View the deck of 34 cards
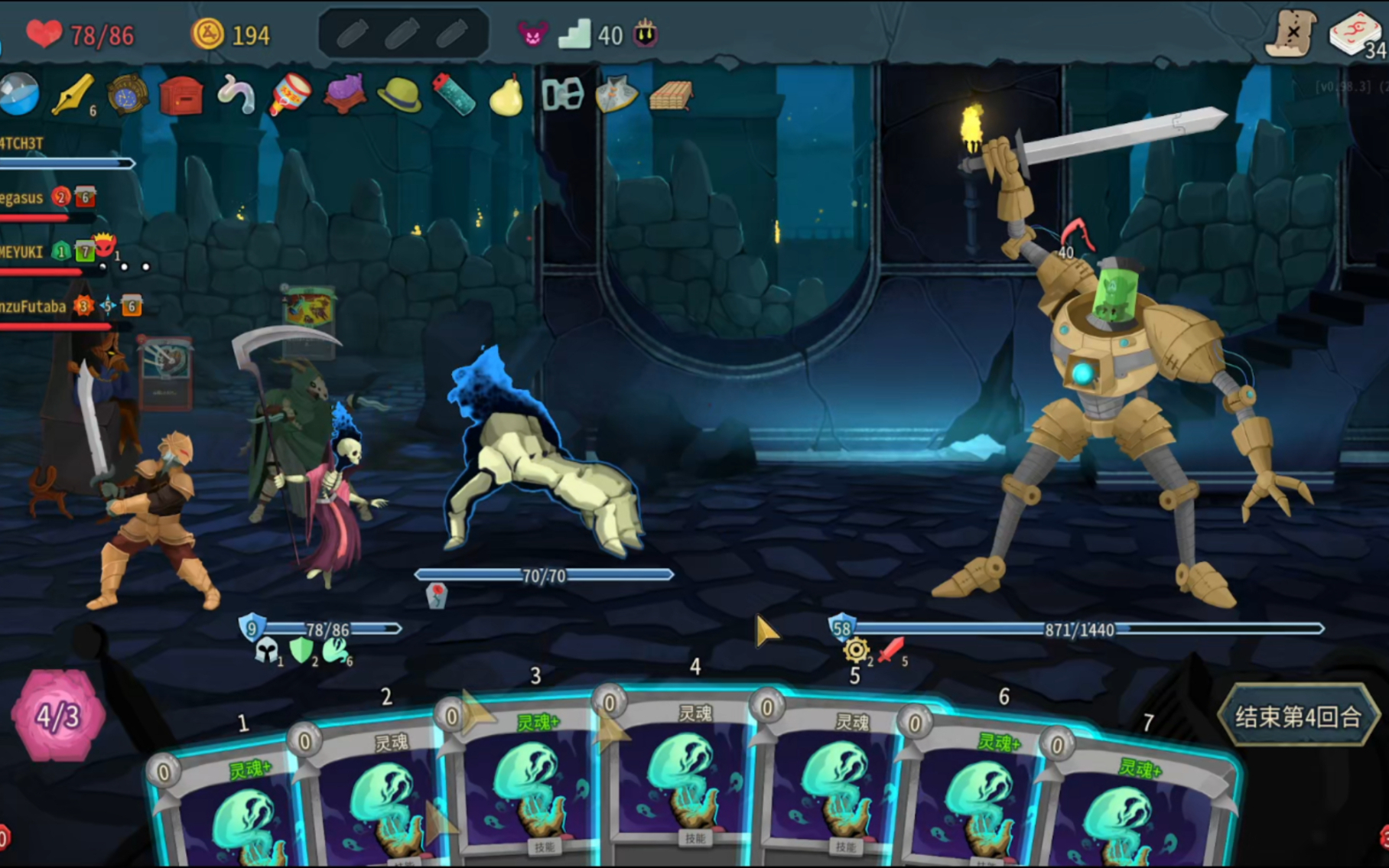Screen dimensions: 1389x868 tap(1356, 35)
